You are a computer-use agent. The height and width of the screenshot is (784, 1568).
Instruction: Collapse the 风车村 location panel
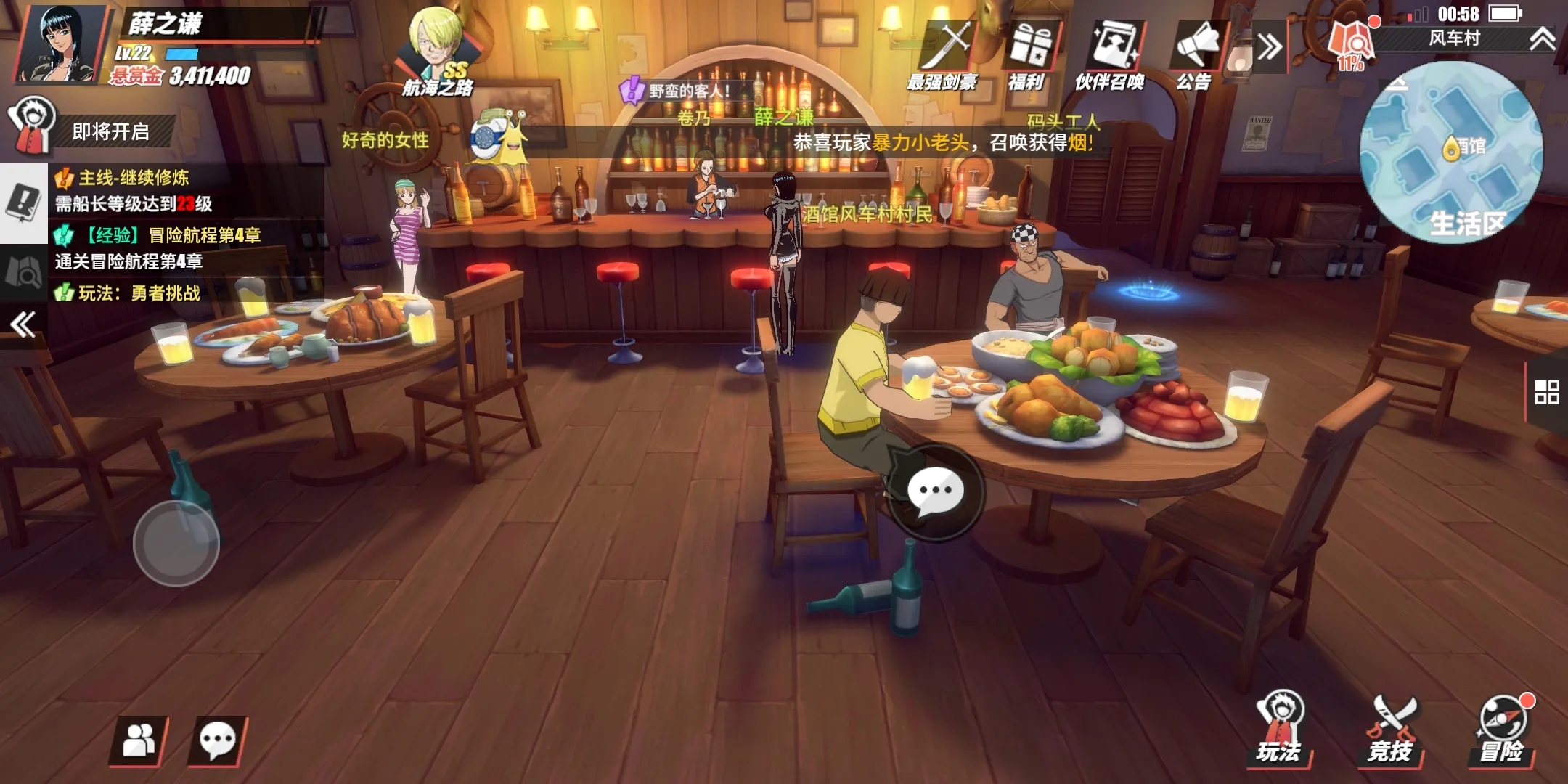(x=1540, y=38)
